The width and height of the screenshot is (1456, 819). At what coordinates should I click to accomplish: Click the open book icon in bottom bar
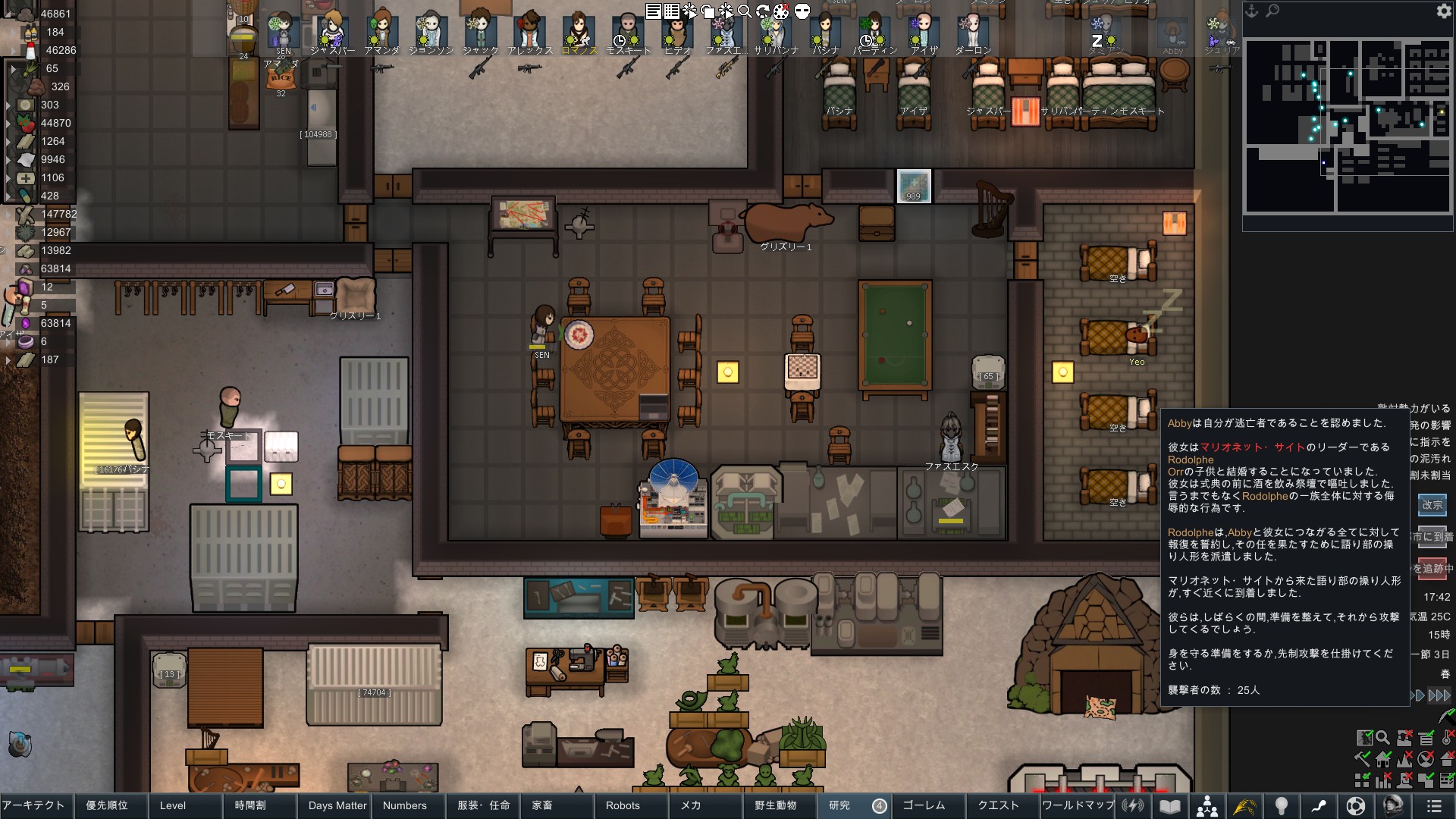click(x=1170, y=806)
